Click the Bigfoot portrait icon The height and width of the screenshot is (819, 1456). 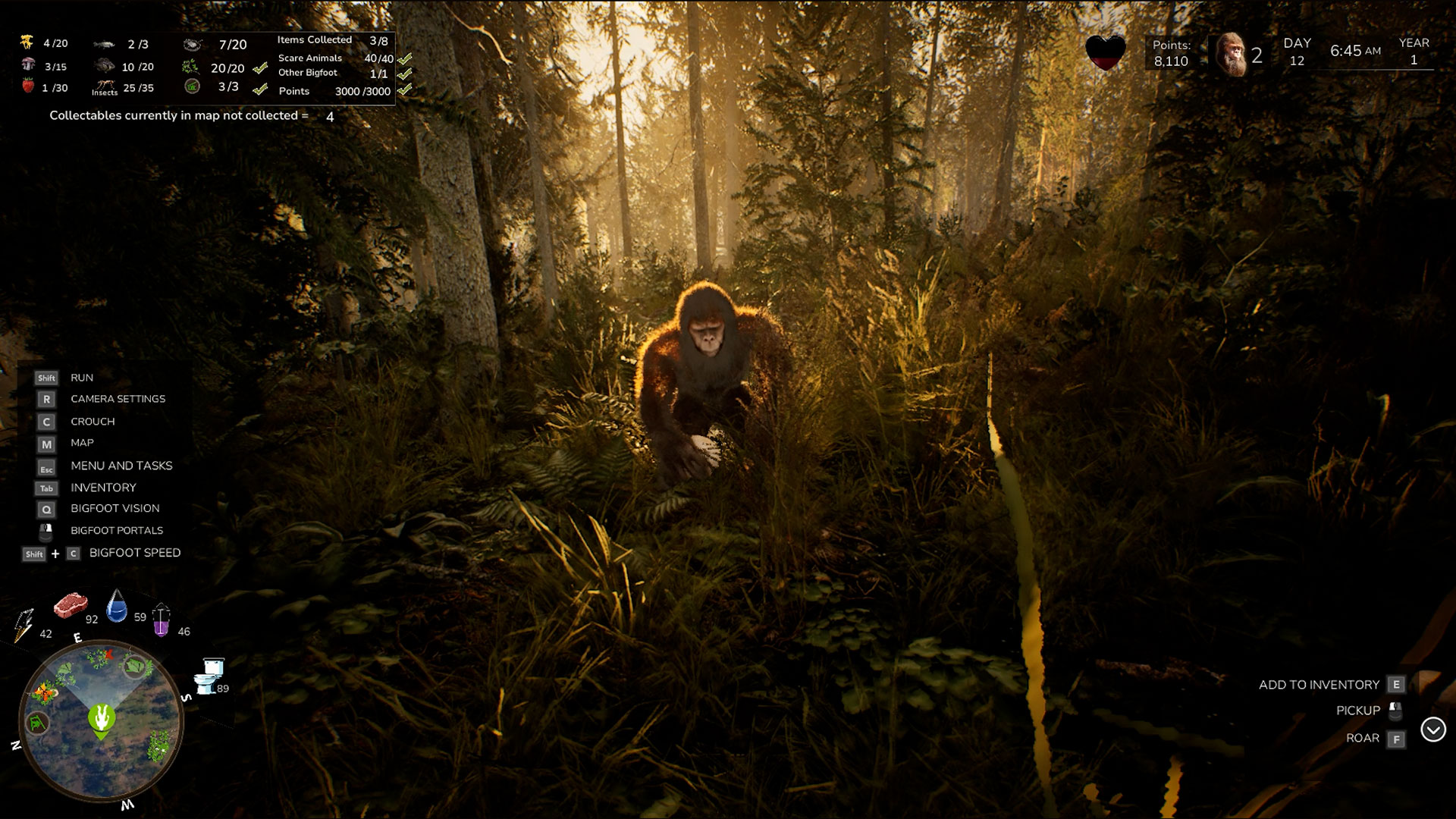pos(1232,55)
